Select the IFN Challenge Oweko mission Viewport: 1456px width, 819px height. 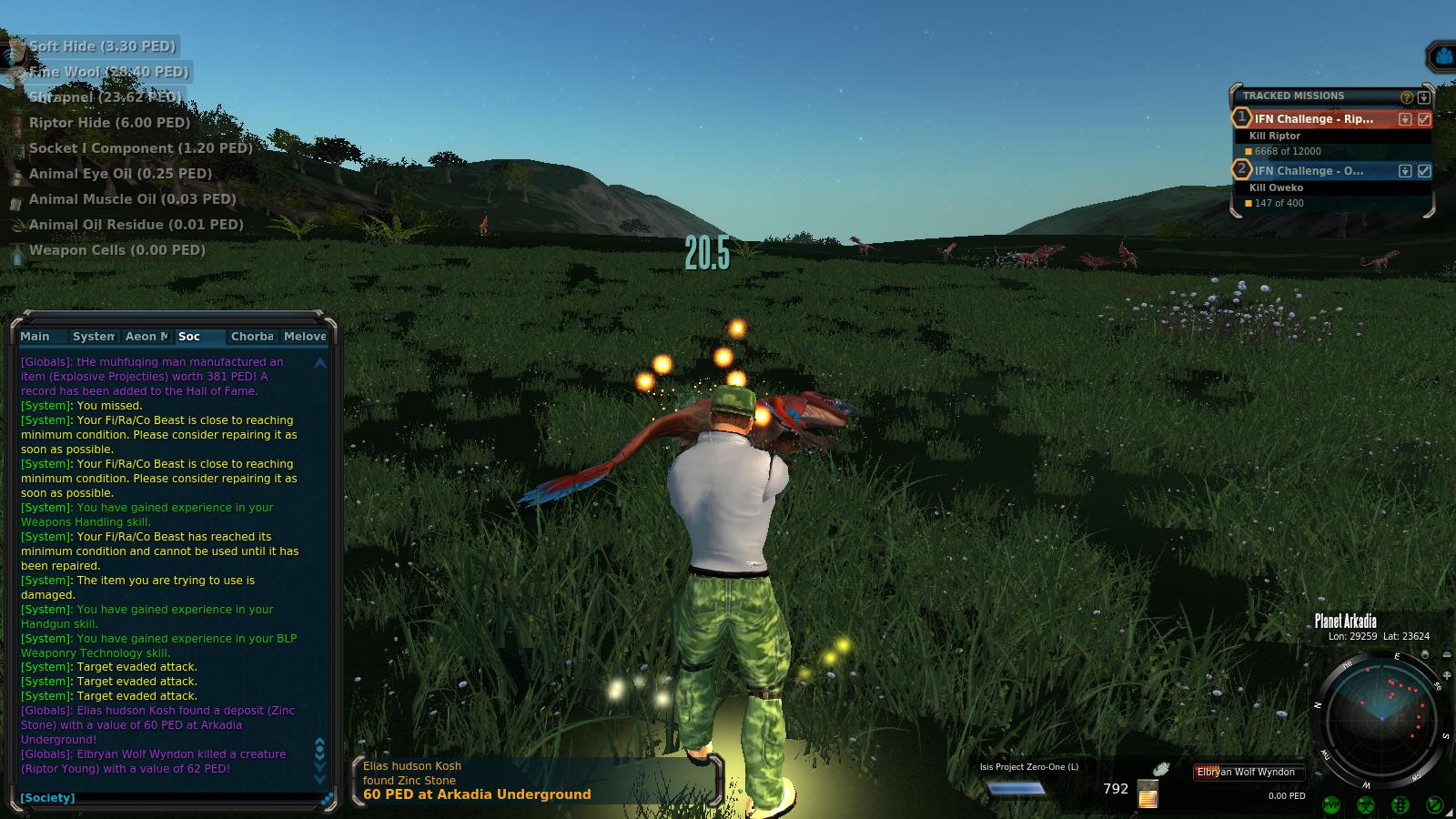[x=1309, y=171]
